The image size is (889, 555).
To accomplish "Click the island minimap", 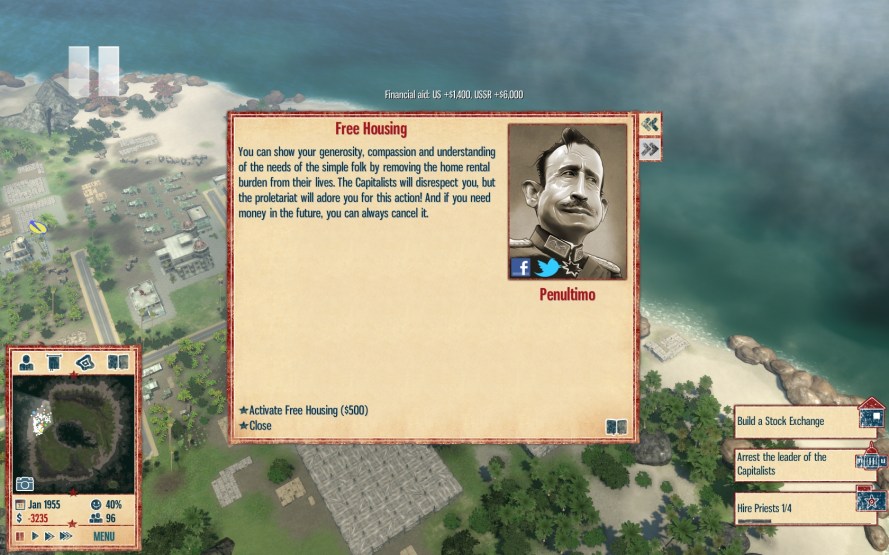I will 73,430.
